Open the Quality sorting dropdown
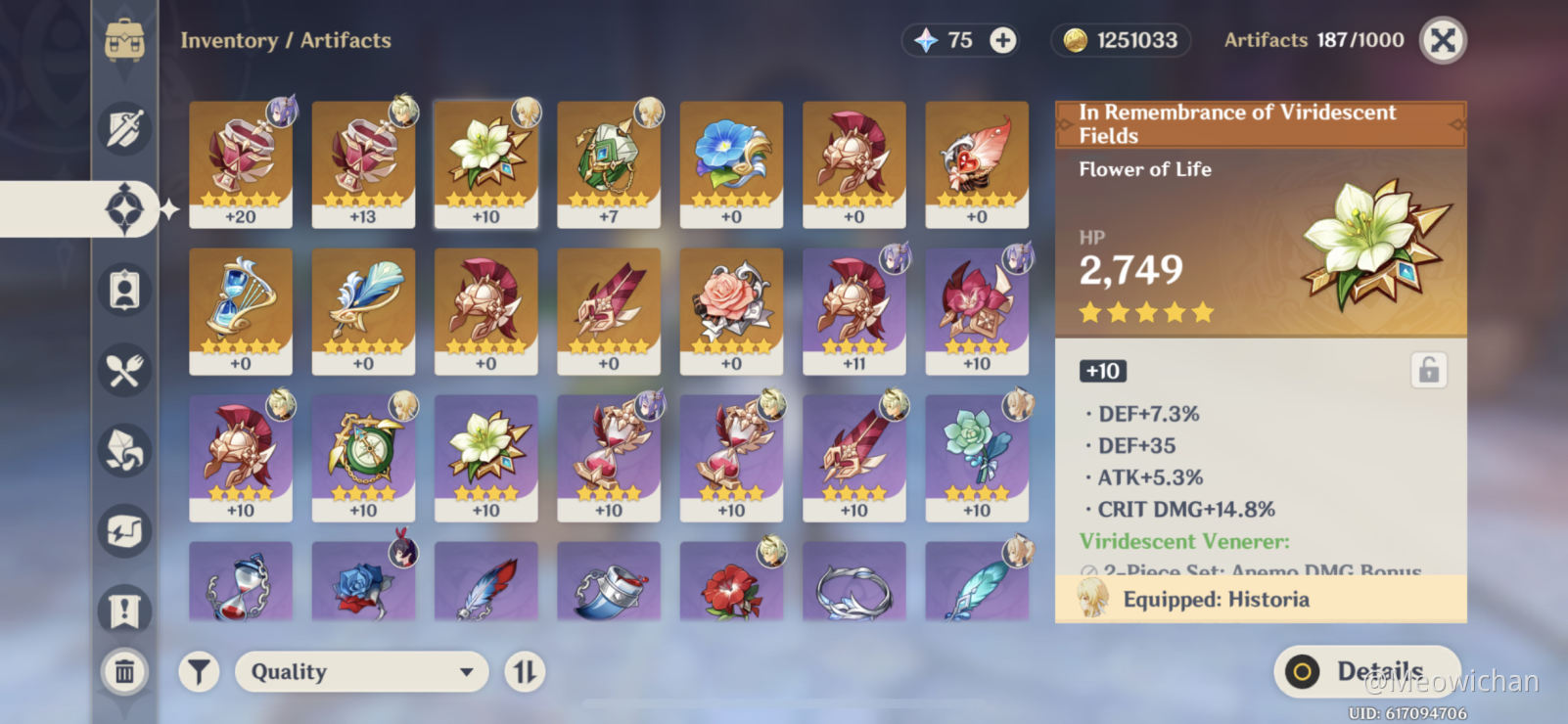 point(361,672)
